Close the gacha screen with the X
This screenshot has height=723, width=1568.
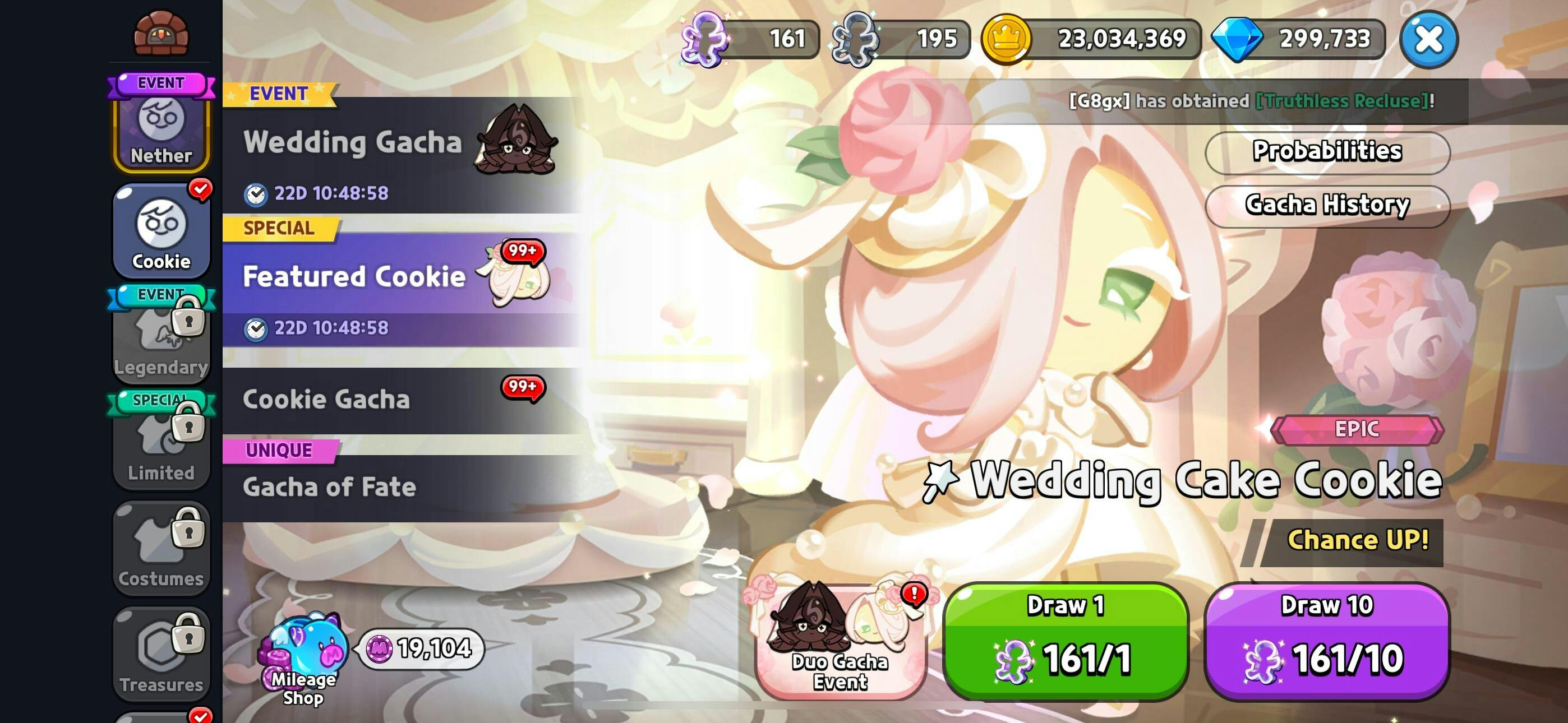click(1428, 40)
